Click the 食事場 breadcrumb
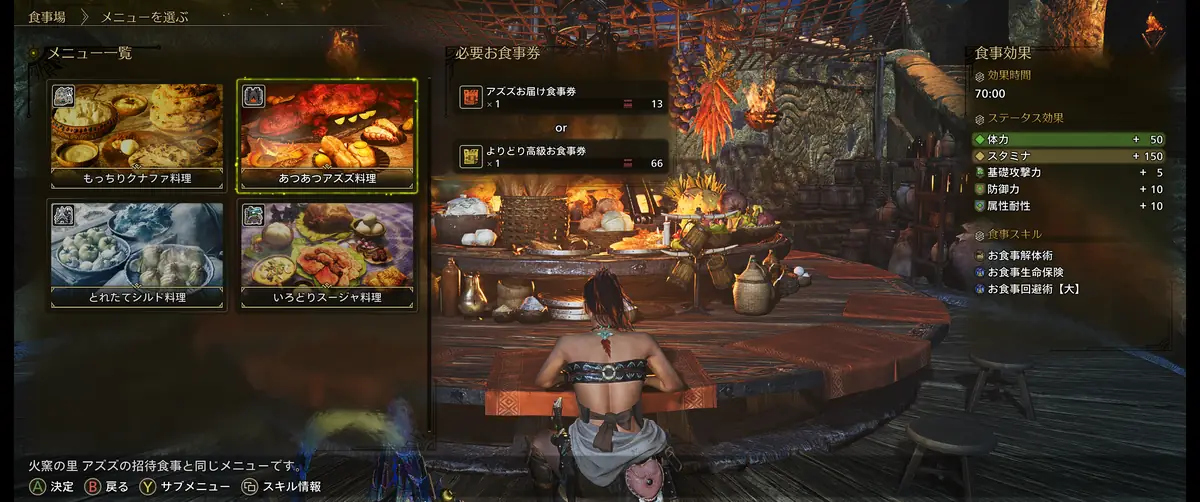The image size is (1200, 502). (47, 17)
